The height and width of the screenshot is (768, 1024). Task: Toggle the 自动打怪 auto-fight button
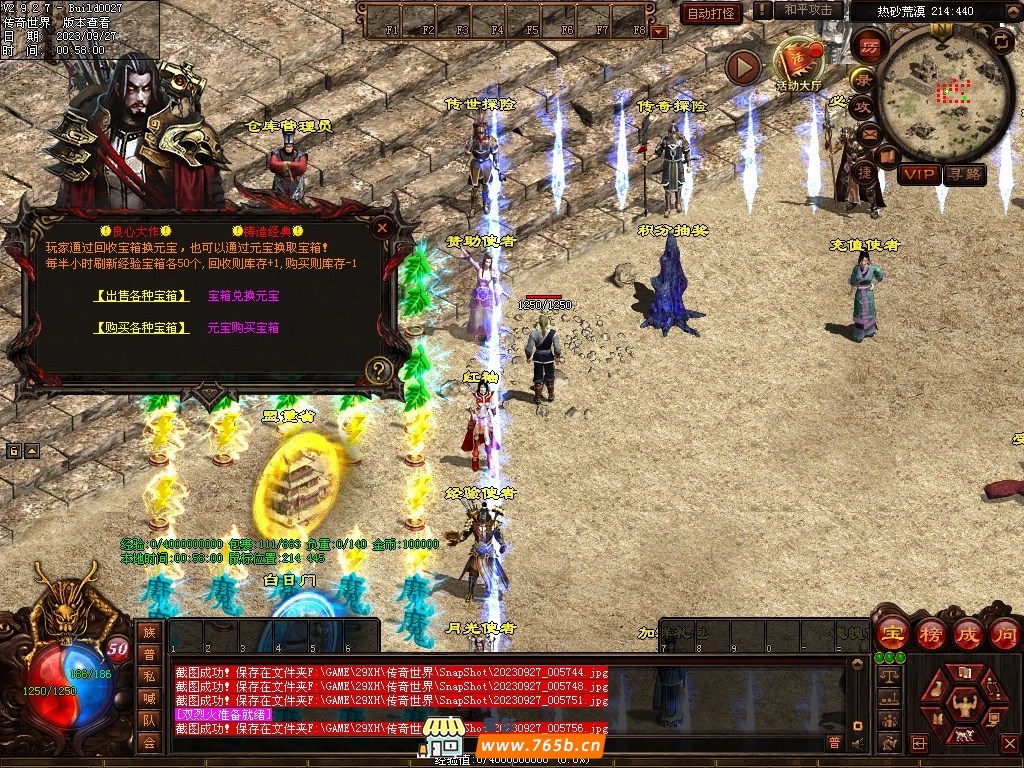(710, 13)
